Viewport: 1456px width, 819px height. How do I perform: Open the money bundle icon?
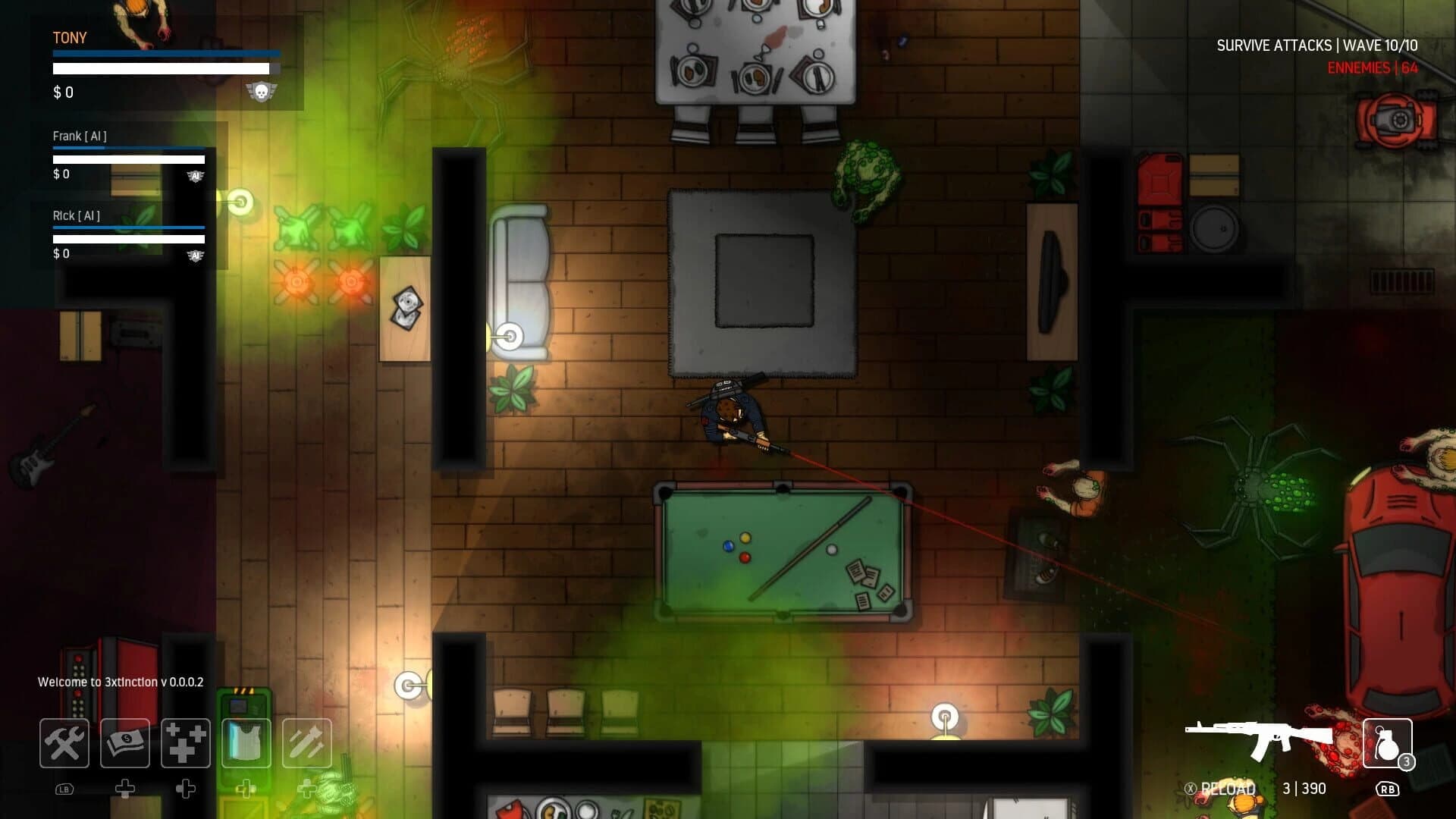click(124, 743)
